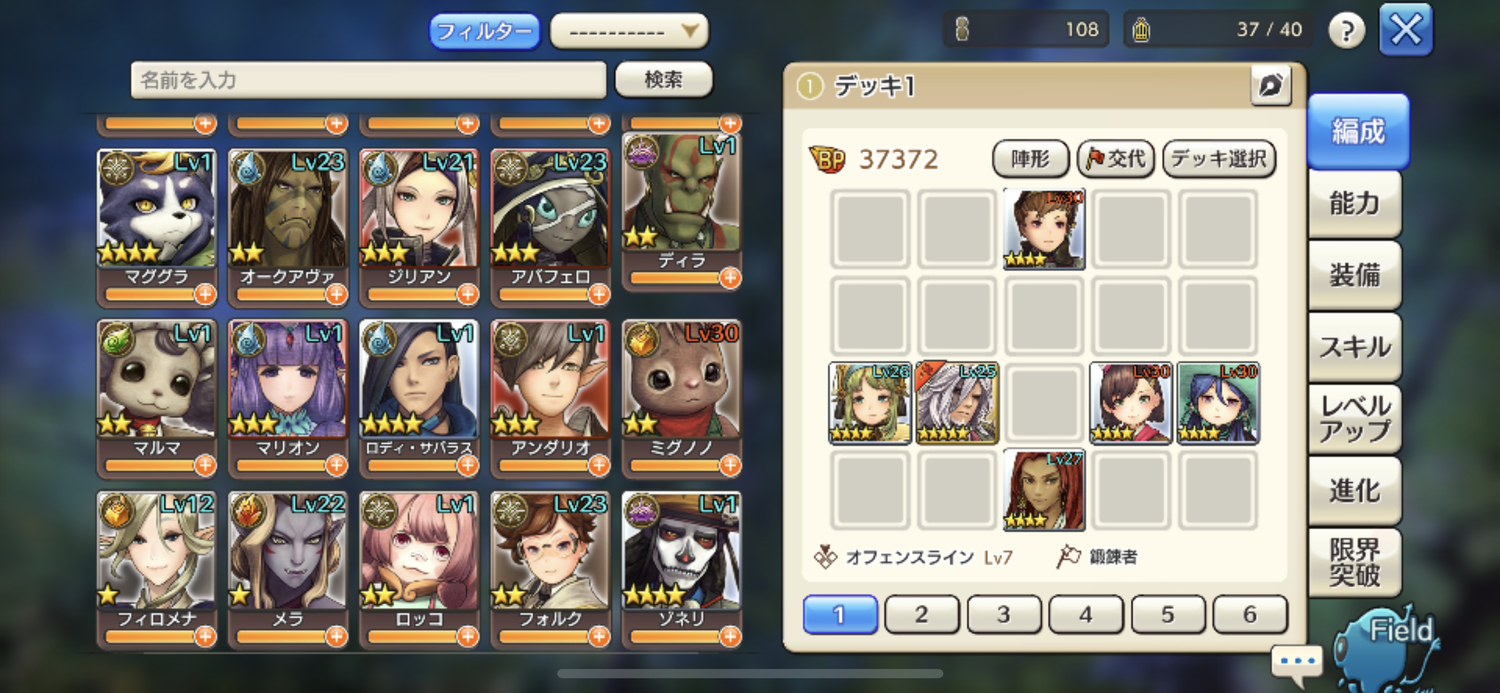Click the 検索 search button
This screenshot has width=1500, height=693.
(663, 80)
